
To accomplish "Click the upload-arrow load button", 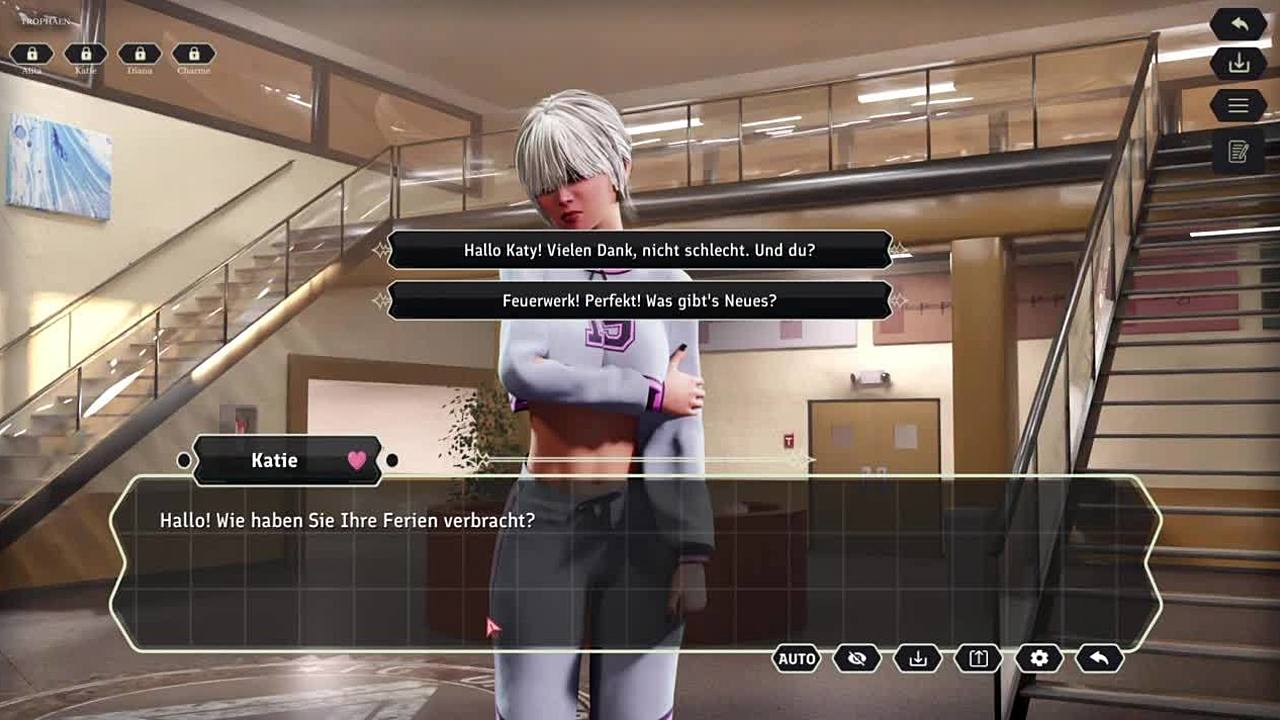I will [978, 658].
